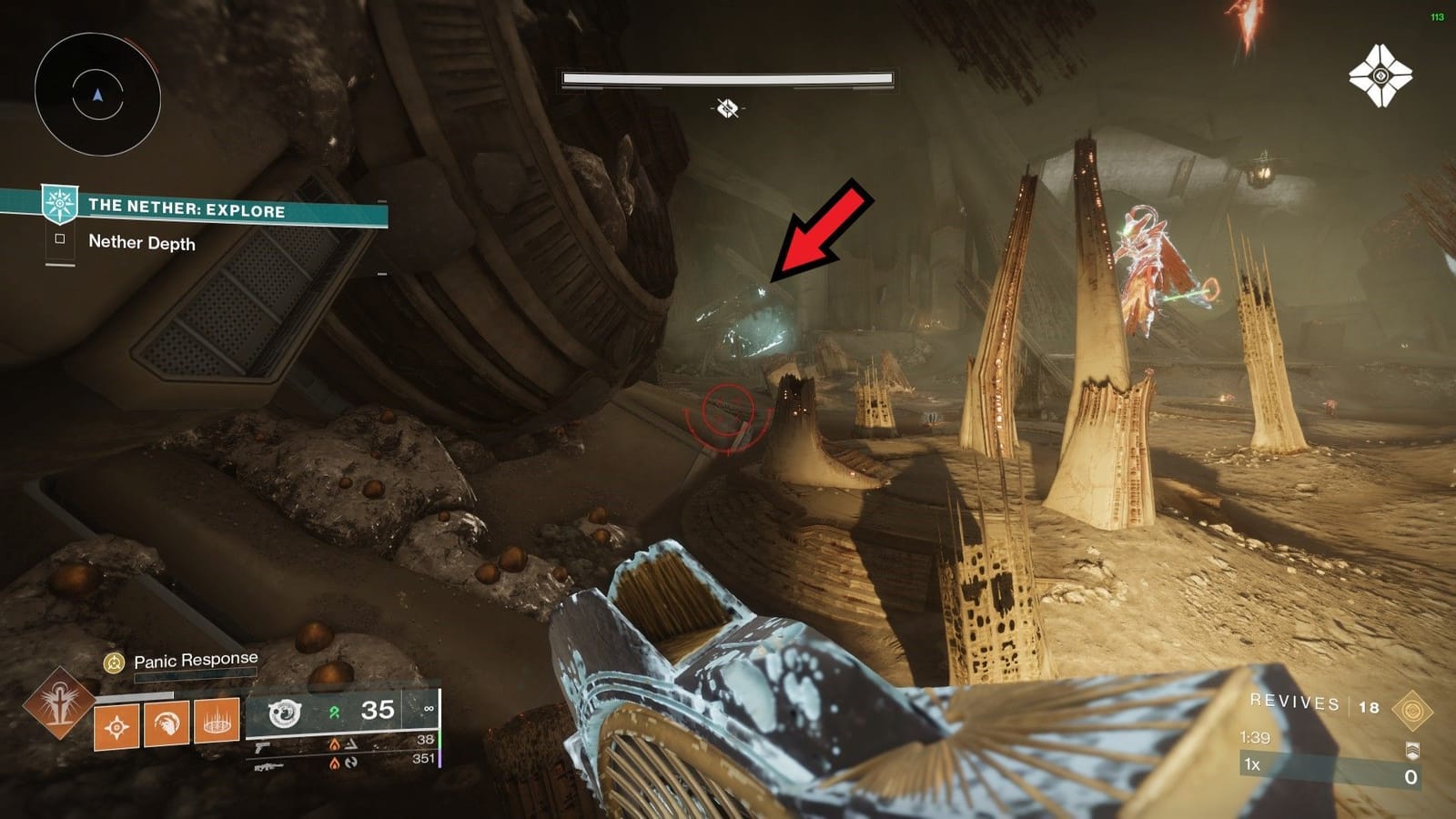Click the green ammo pickup indicator

pyautogui.click(x=334, y=712)
